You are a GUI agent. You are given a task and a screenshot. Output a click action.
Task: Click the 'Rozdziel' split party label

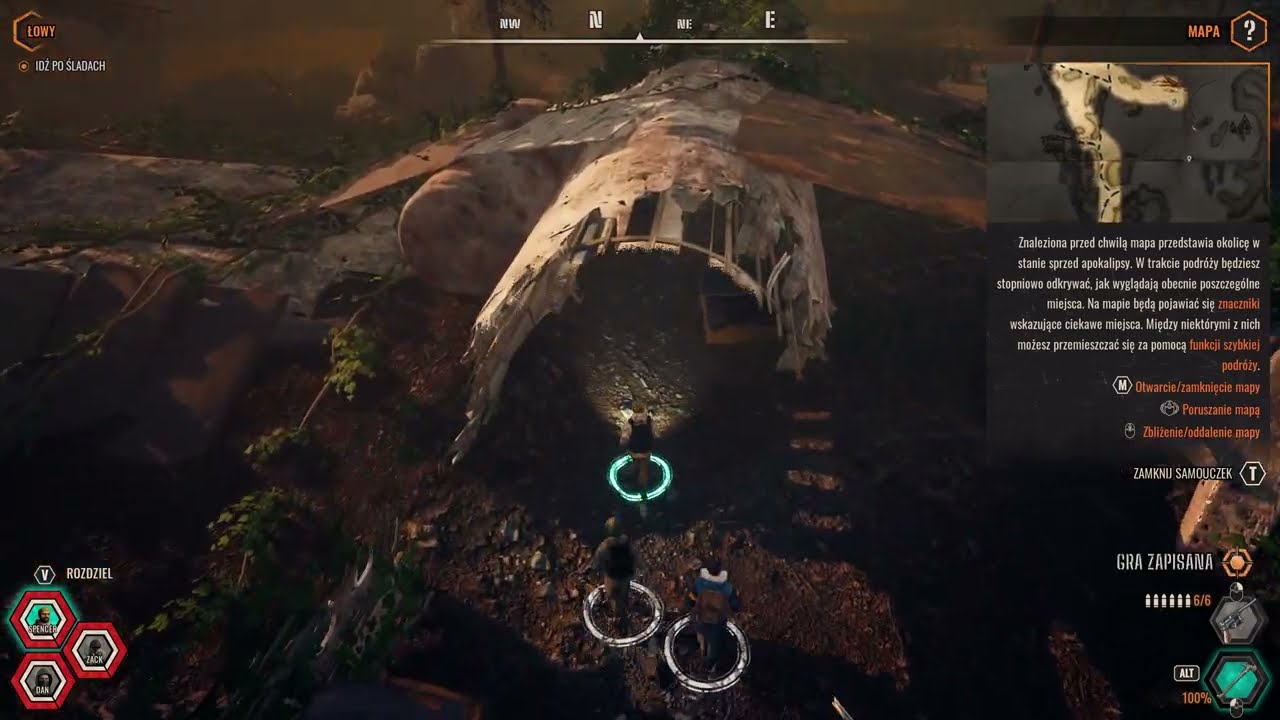(x=89, y=574)
